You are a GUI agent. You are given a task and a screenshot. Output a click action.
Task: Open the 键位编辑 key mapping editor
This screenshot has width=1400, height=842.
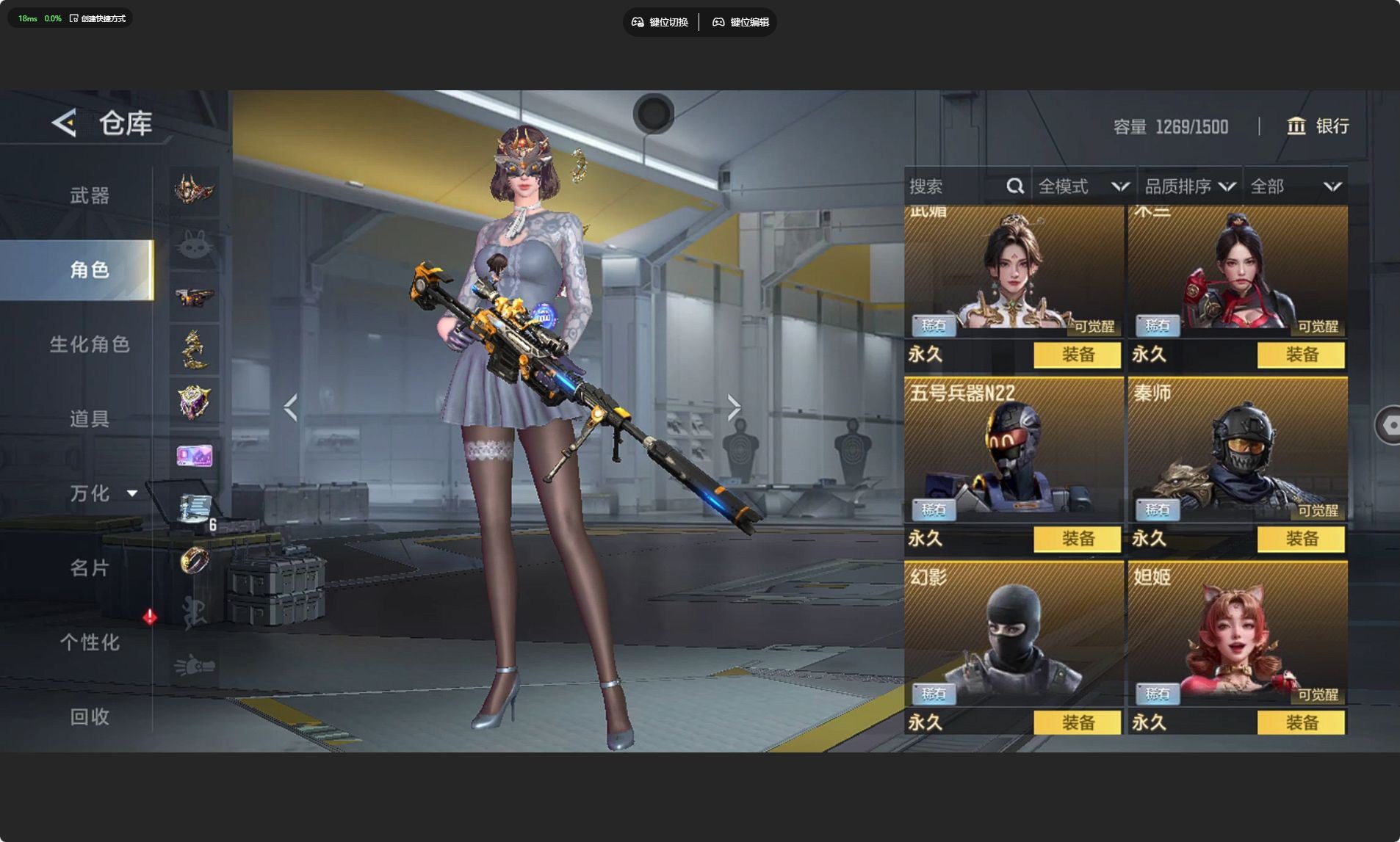click(x=740, y=22)
